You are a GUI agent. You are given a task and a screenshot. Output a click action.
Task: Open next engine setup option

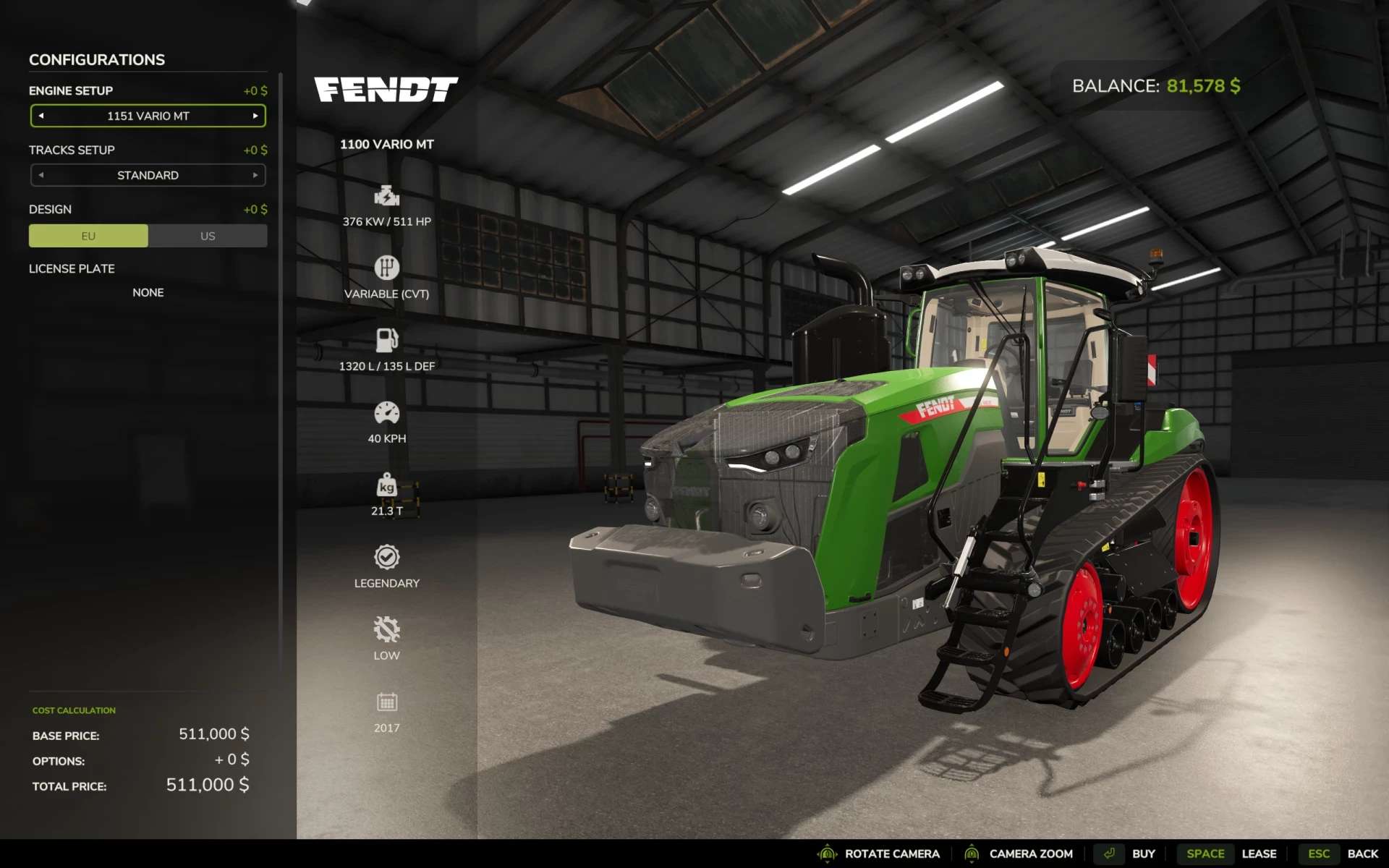coord(255,115)
